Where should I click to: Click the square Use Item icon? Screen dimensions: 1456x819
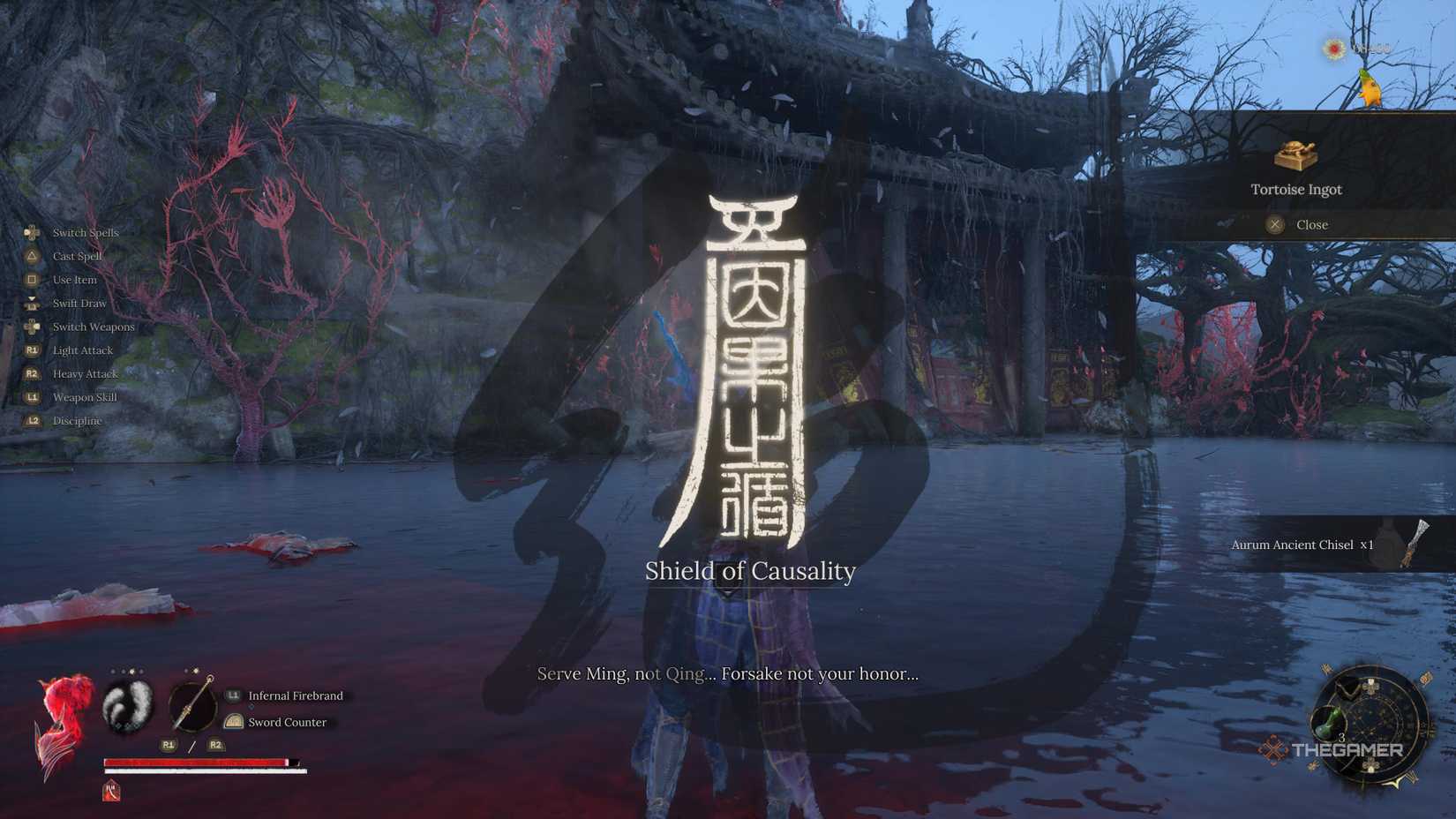point(32,280)
